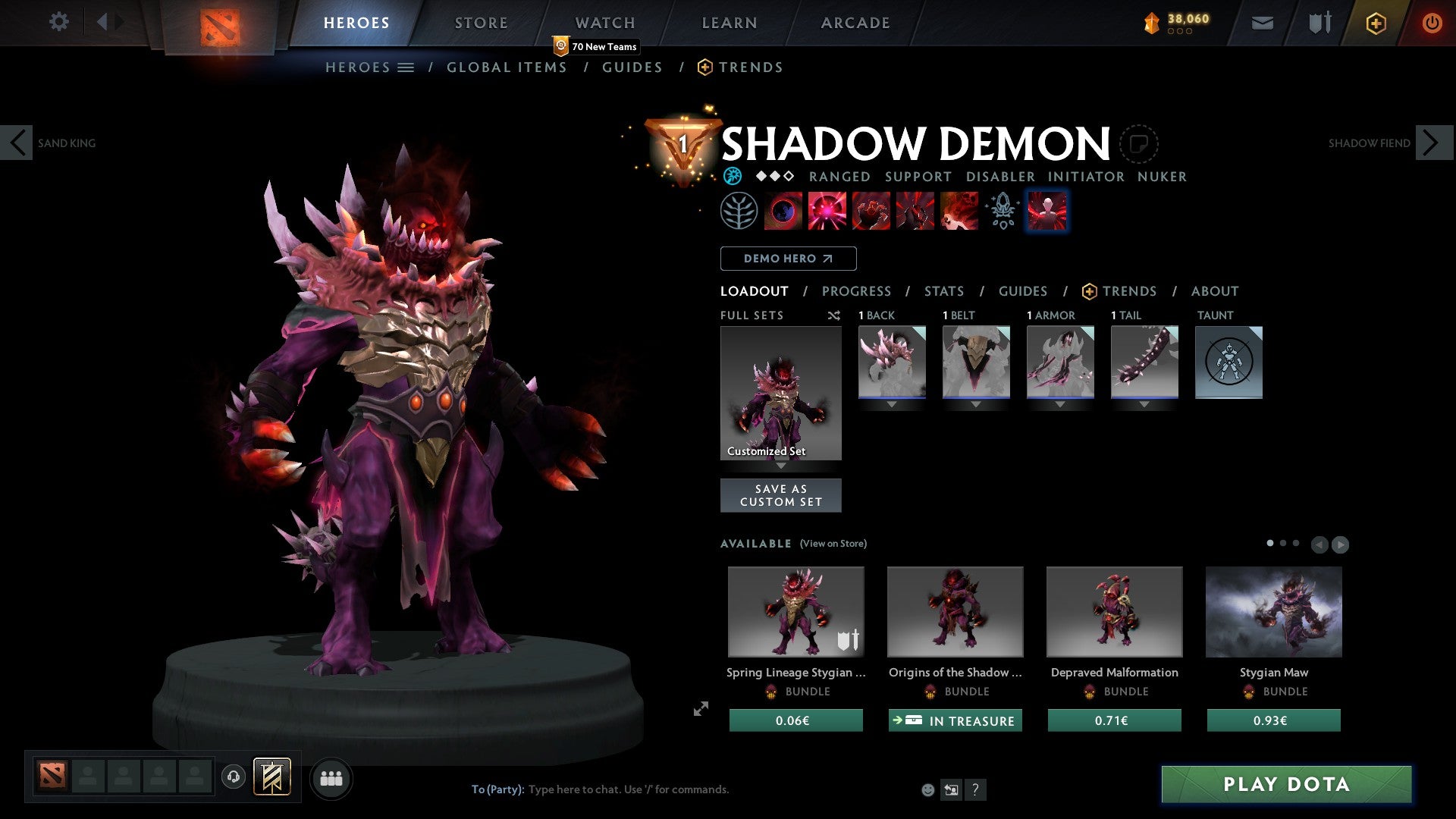Image resolution: width=1456 pixels, height=819 pixels.
Task: Open the voice chat headset icon
Action: click(x=233, y=777)
